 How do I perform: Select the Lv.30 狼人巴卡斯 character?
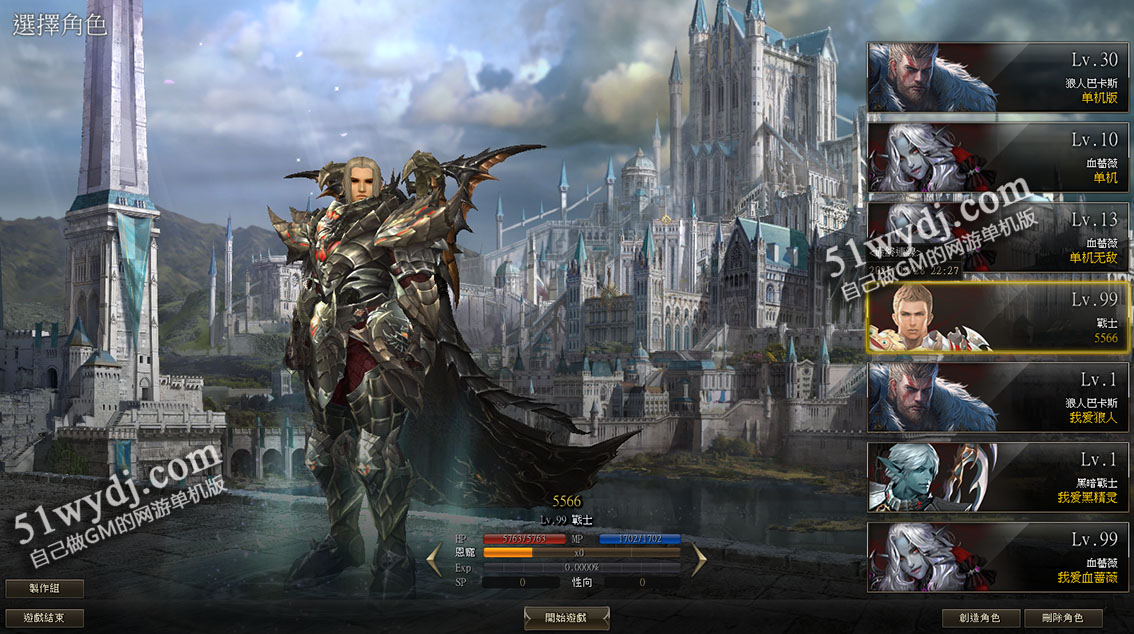[x=997, y=77]
